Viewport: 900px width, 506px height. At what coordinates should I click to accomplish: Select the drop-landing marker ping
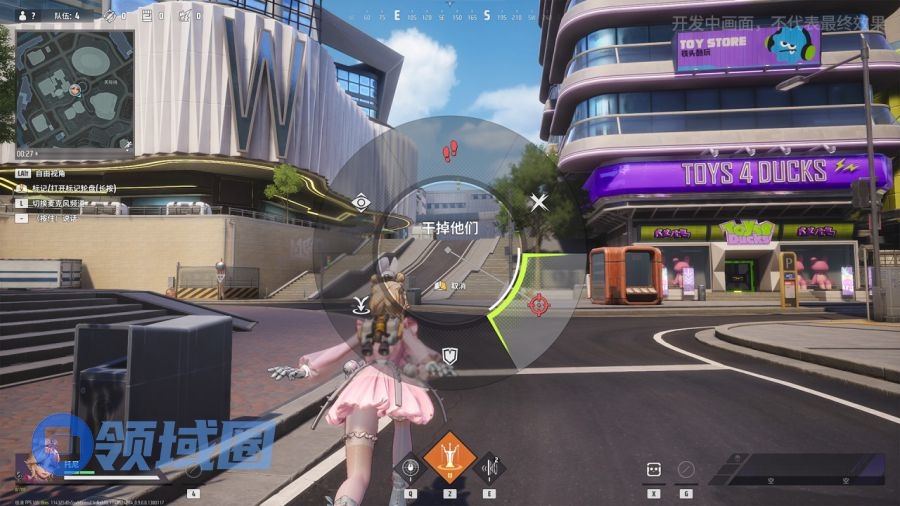[361, 304]
